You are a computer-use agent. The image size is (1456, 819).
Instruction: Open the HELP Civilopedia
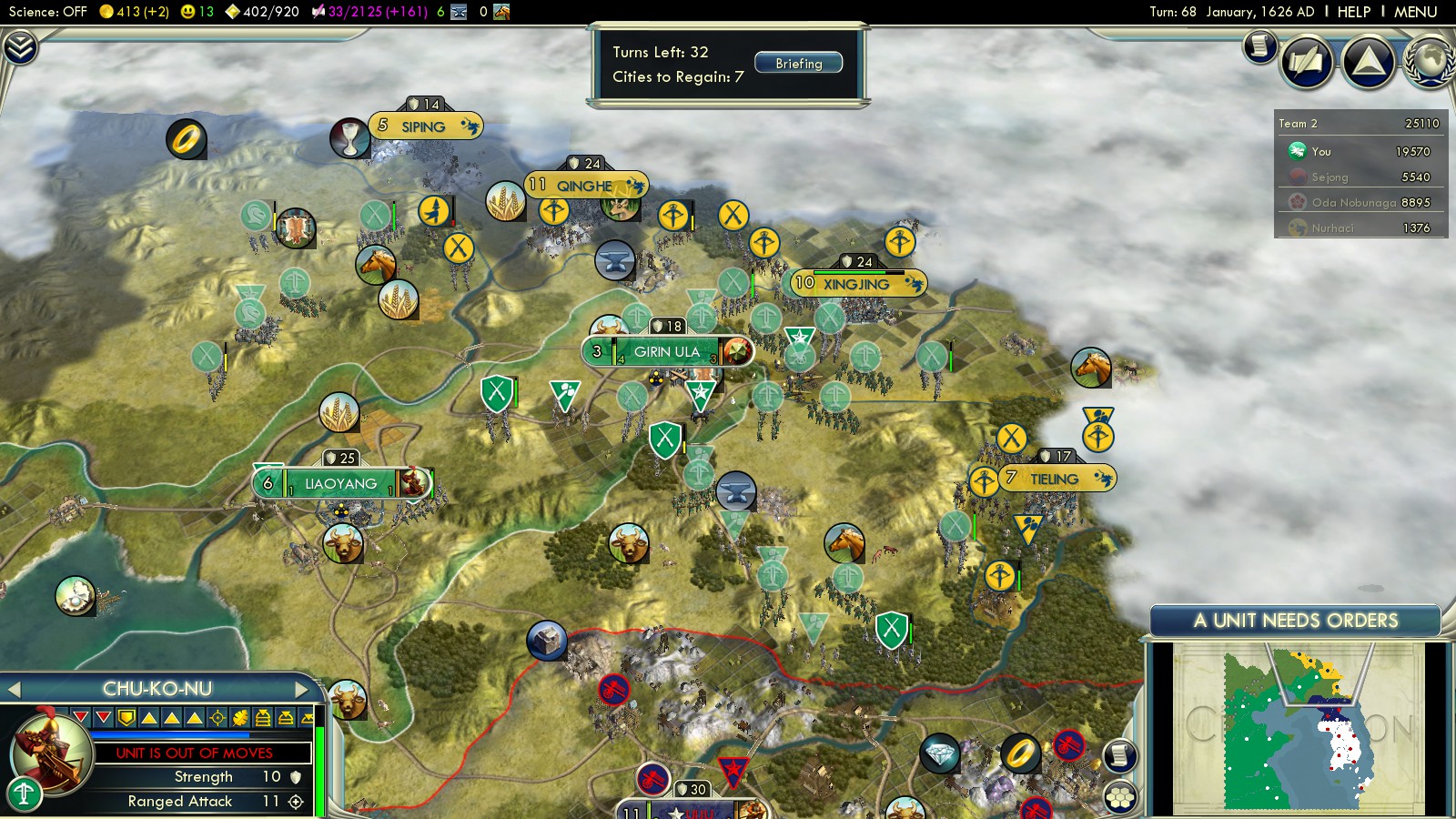click(1353, 12)
